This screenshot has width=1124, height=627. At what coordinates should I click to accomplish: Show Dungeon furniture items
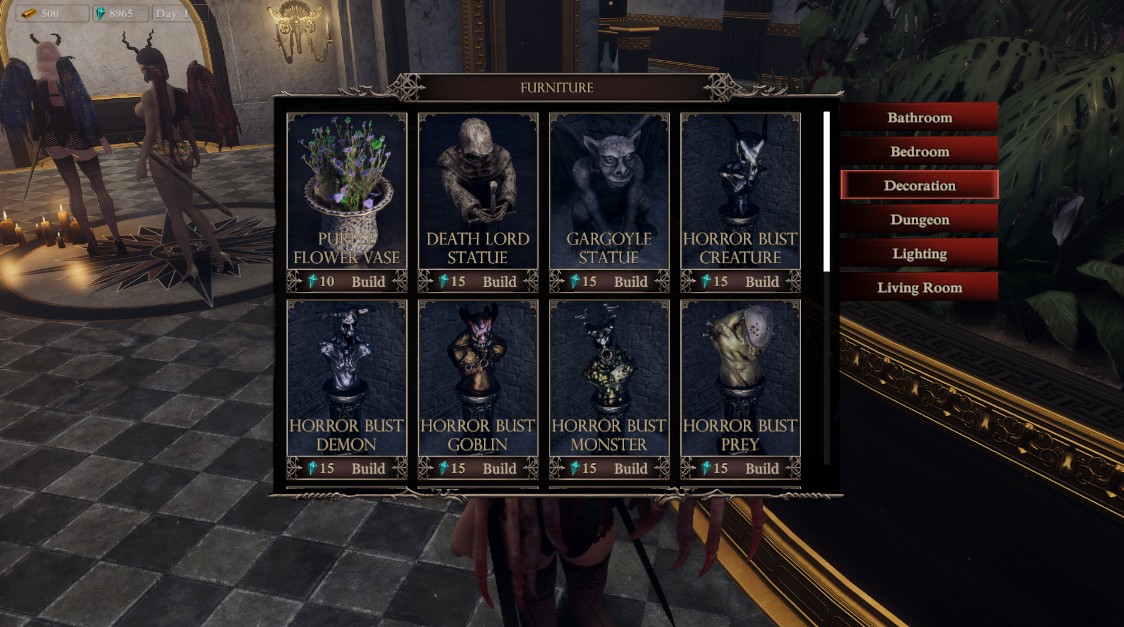pos(919,219)
